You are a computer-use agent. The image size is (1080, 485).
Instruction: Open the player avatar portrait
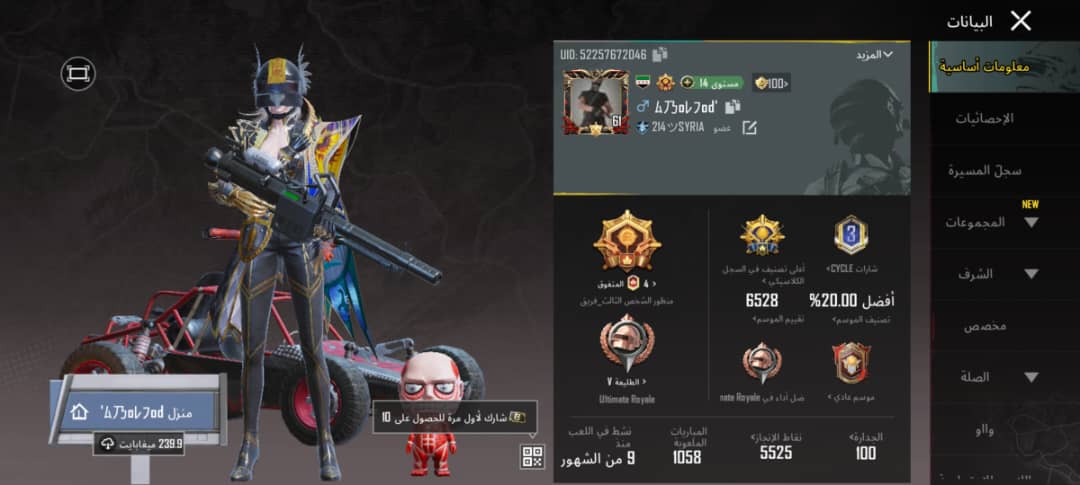click(x=596, y=104)
